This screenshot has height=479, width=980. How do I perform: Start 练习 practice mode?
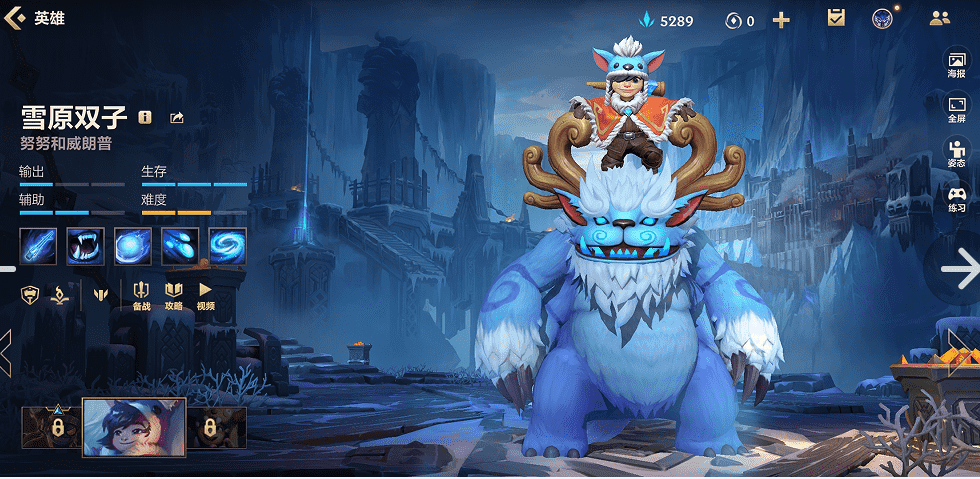[x=956, y=198]
